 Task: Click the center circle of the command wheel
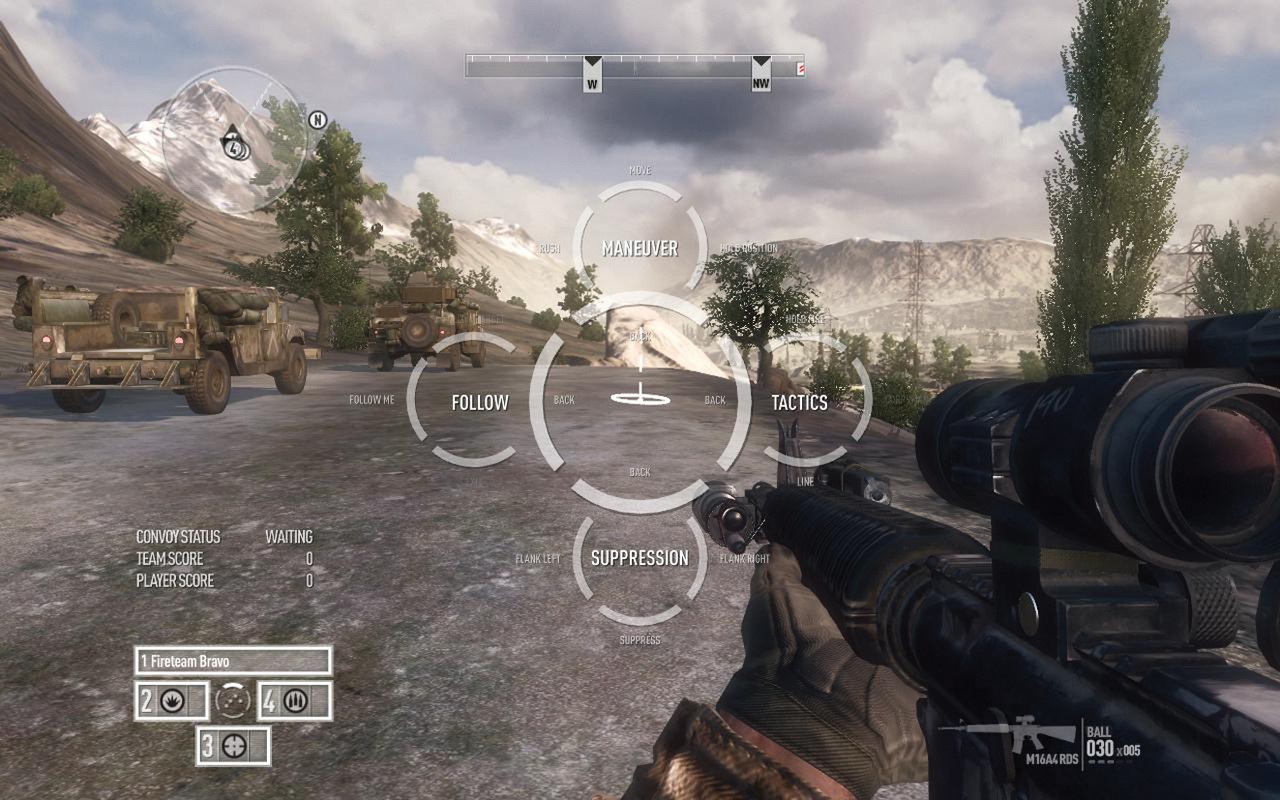point(640,400)
